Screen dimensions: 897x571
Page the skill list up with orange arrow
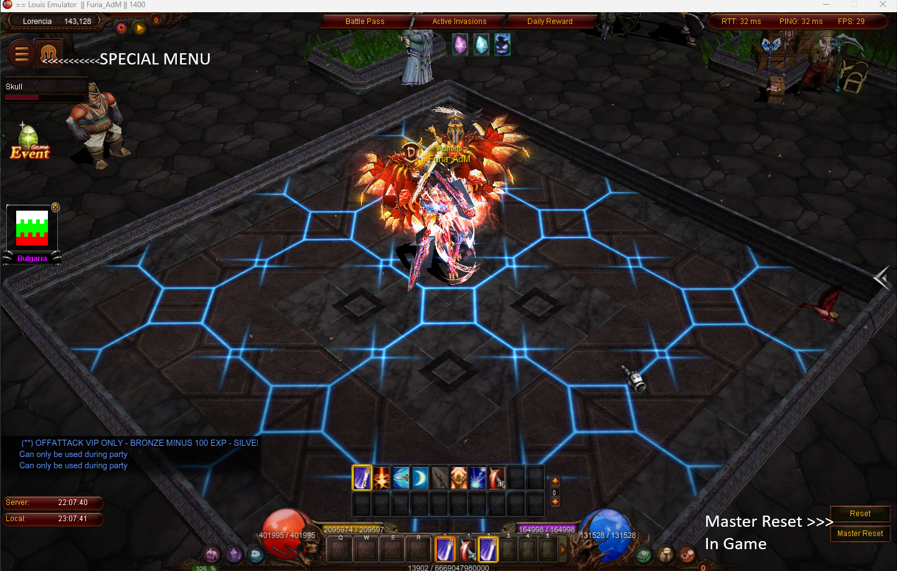[555, 481]
